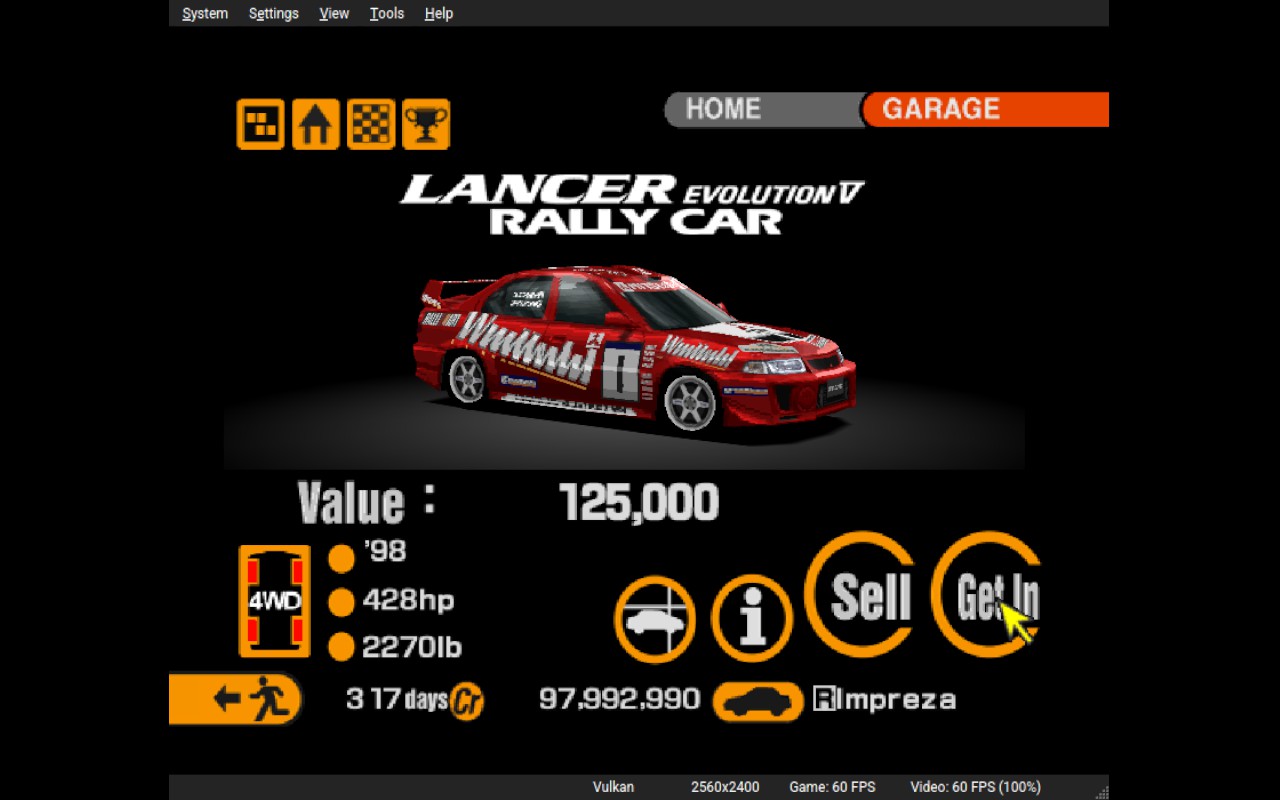Open the Tools menu
Viewport: 1280px width, 800px height.
click(387, 13)
